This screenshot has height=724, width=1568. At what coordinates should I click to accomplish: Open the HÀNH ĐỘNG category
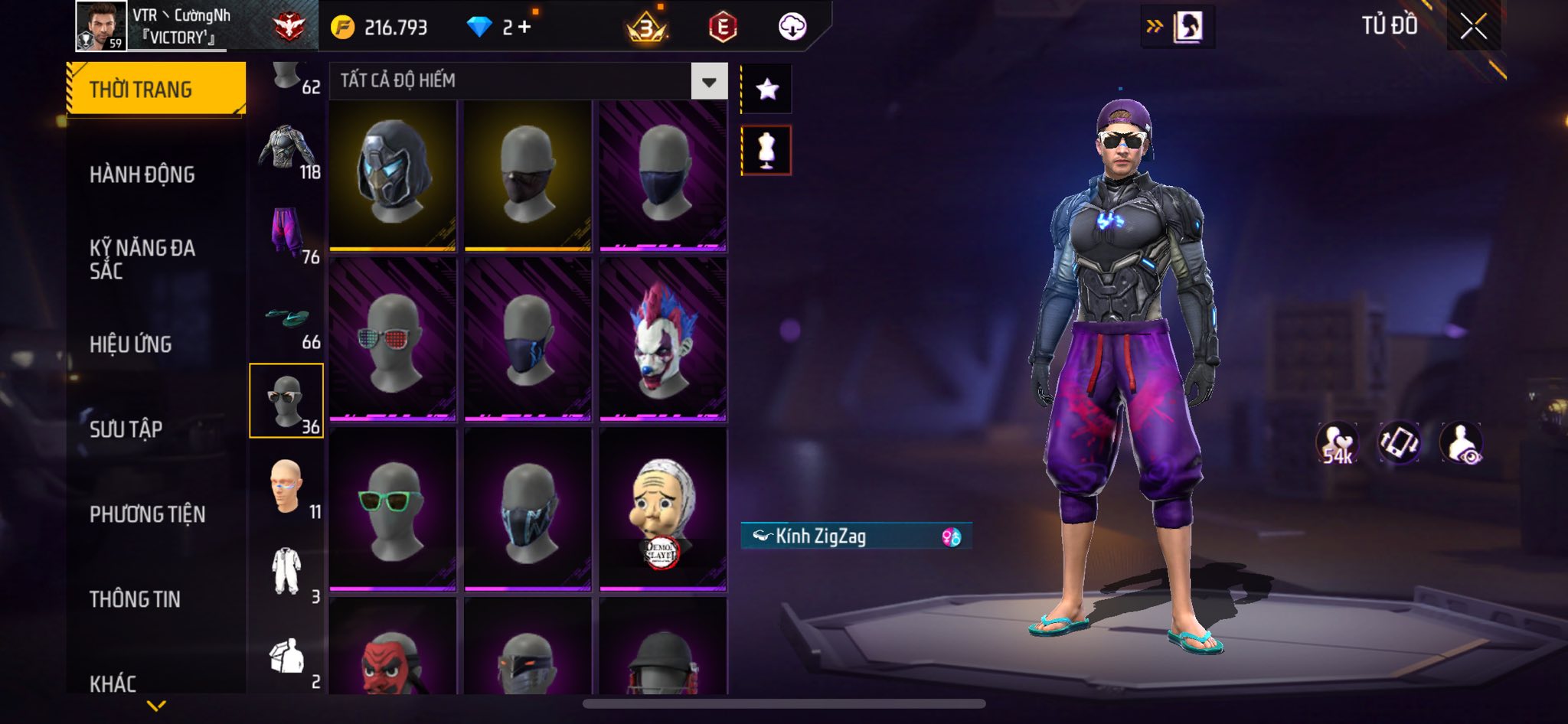click(142, 174)
